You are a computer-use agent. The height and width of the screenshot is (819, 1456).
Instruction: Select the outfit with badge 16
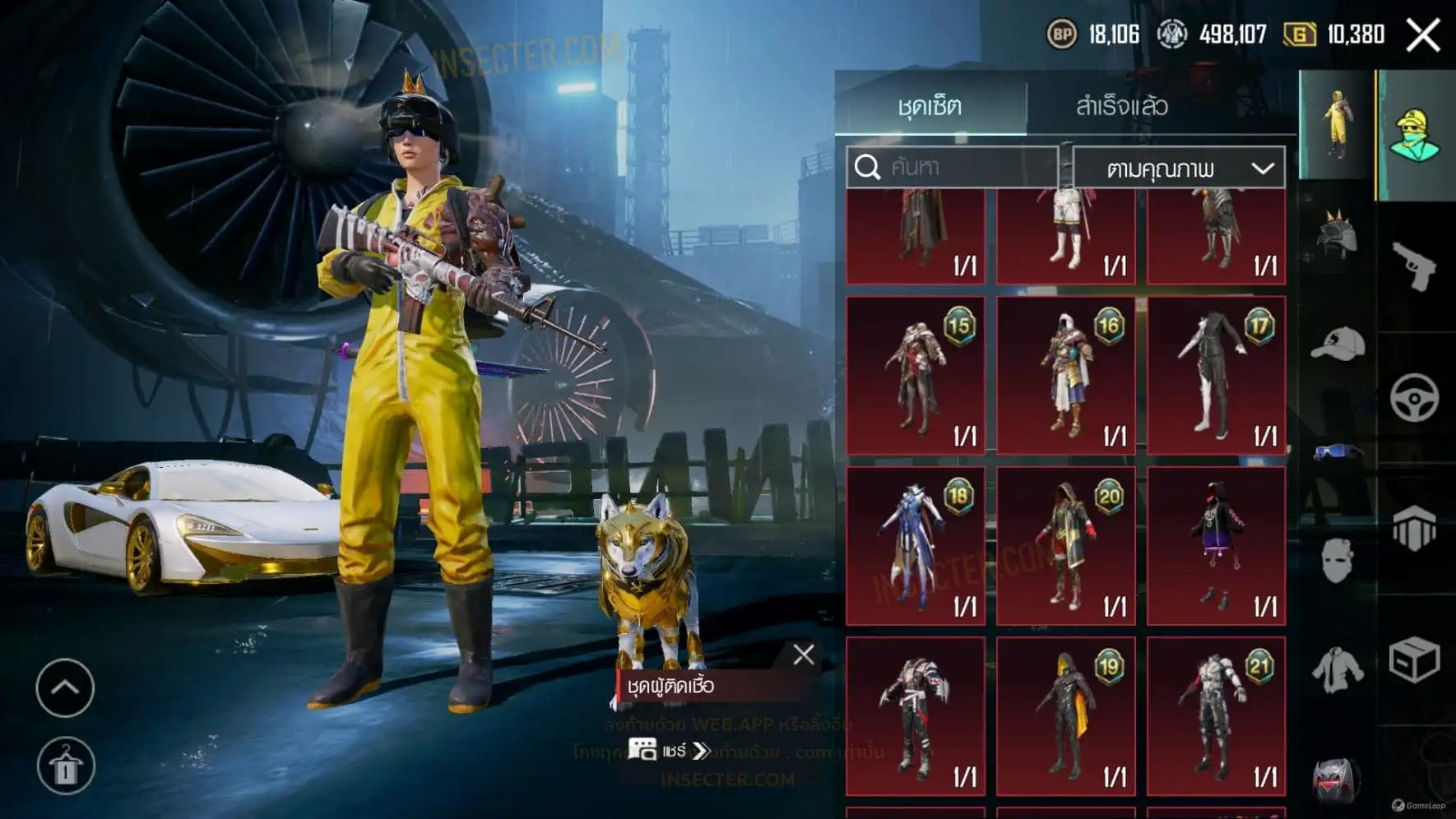(x=1066, y=376)
